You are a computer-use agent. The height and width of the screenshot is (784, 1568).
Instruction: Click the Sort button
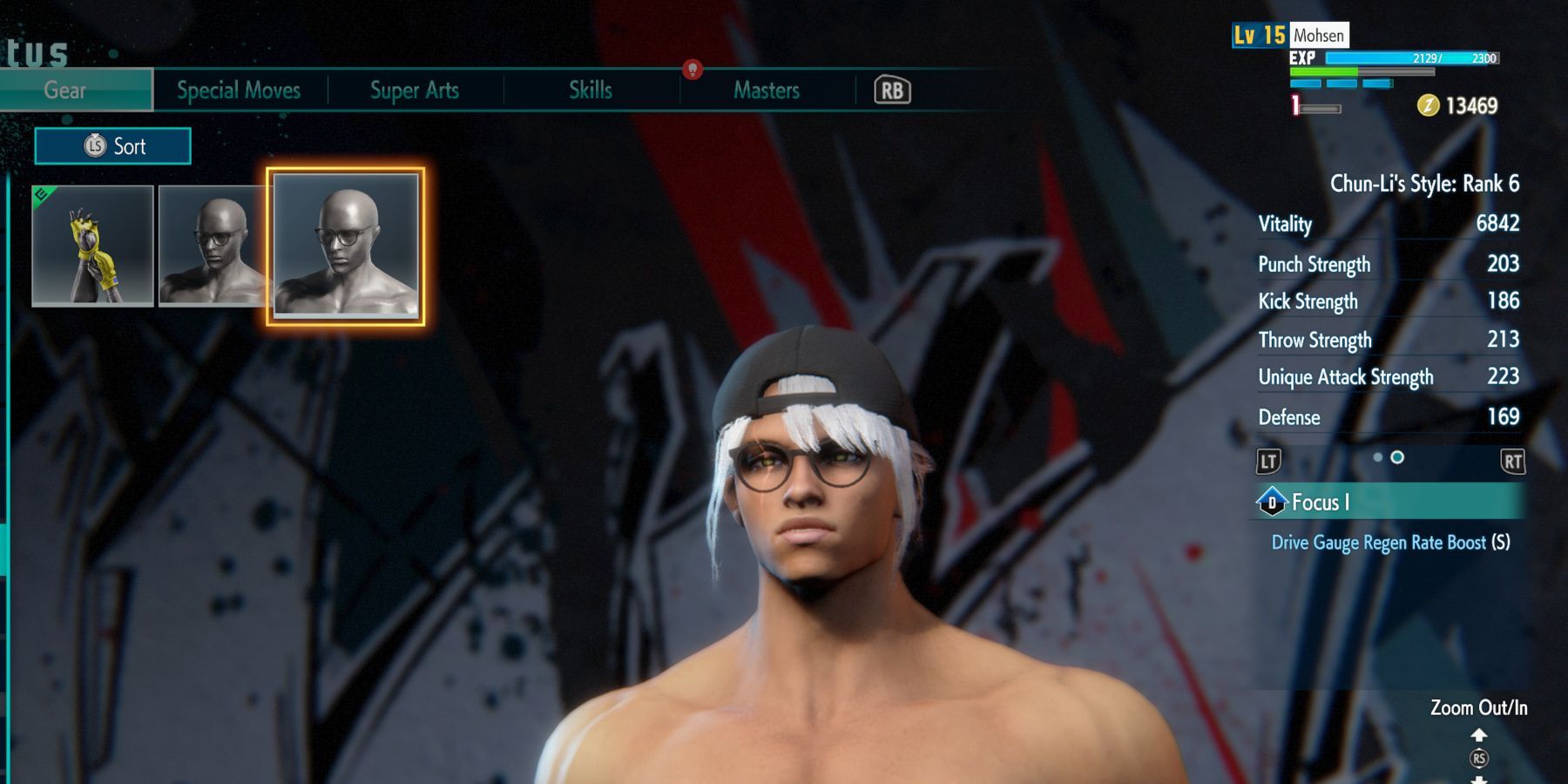tap(112, 145)
